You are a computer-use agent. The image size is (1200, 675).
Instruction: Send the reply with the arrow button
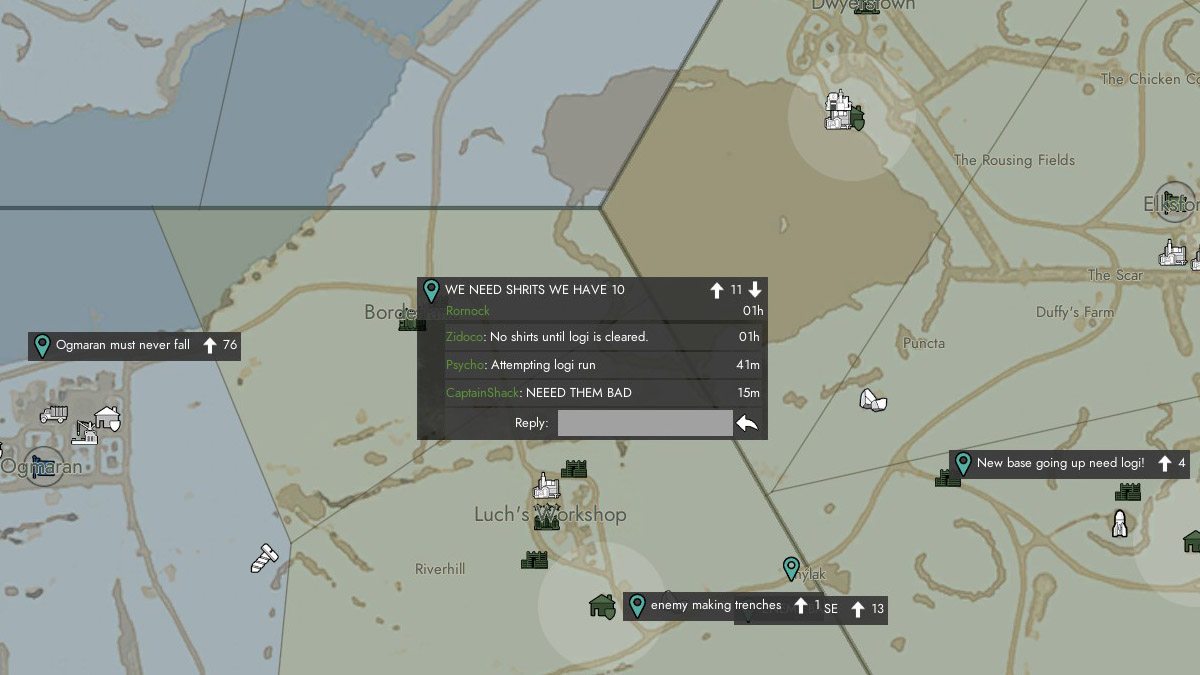(x=747, y=423)
